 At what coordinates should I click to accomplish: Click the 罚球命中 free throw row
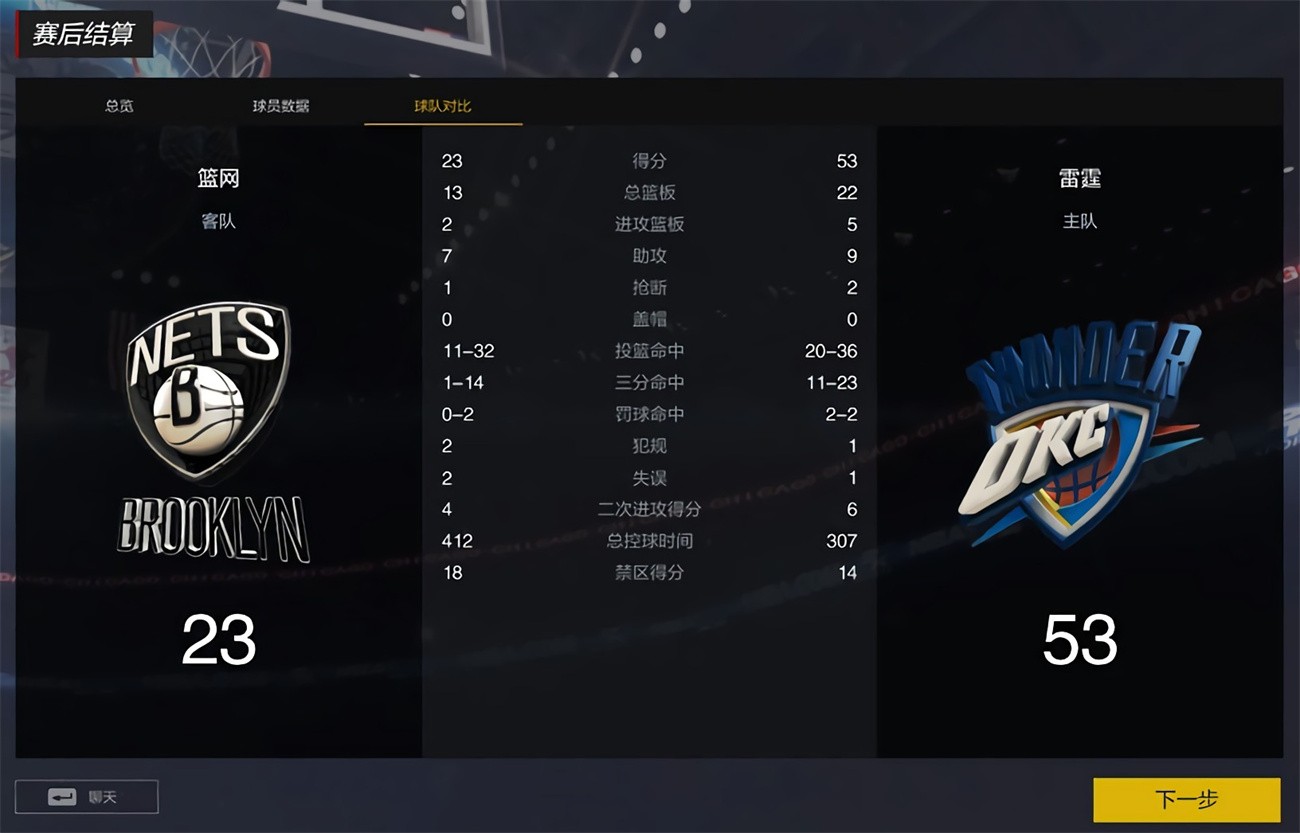point(648,414)
